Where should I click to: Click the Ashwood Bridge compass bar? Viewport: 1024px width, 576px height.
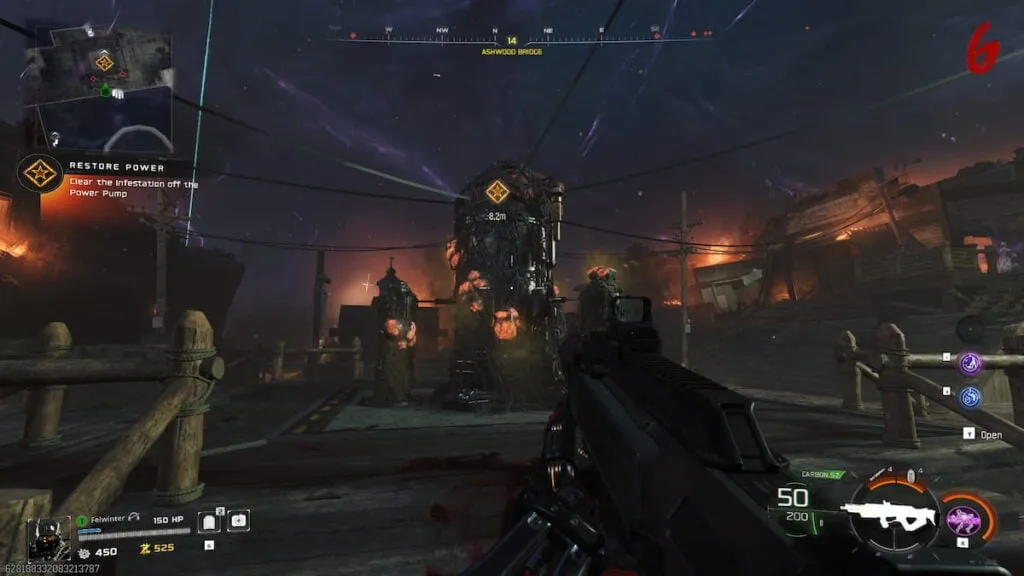(x=511, y=40)
